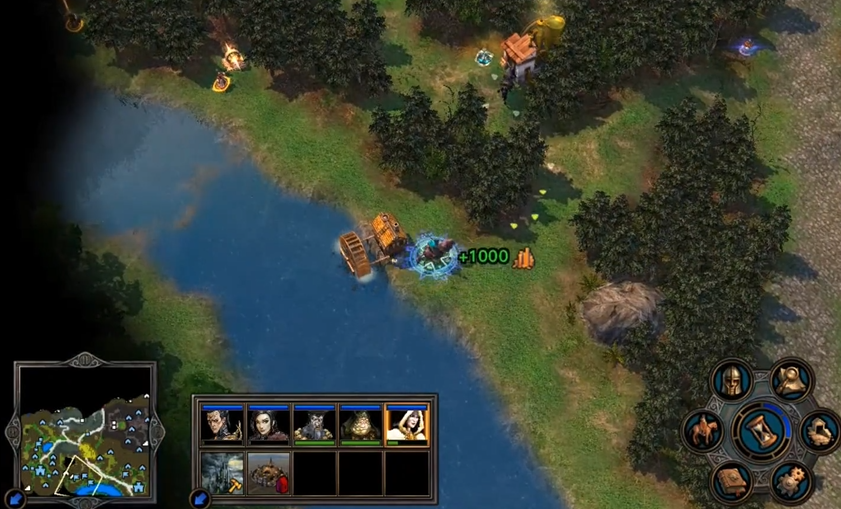Viewport: 841px width, 509px height.
Task: Select the white-hooded heroine portrait
Action: tap(407, 426)
